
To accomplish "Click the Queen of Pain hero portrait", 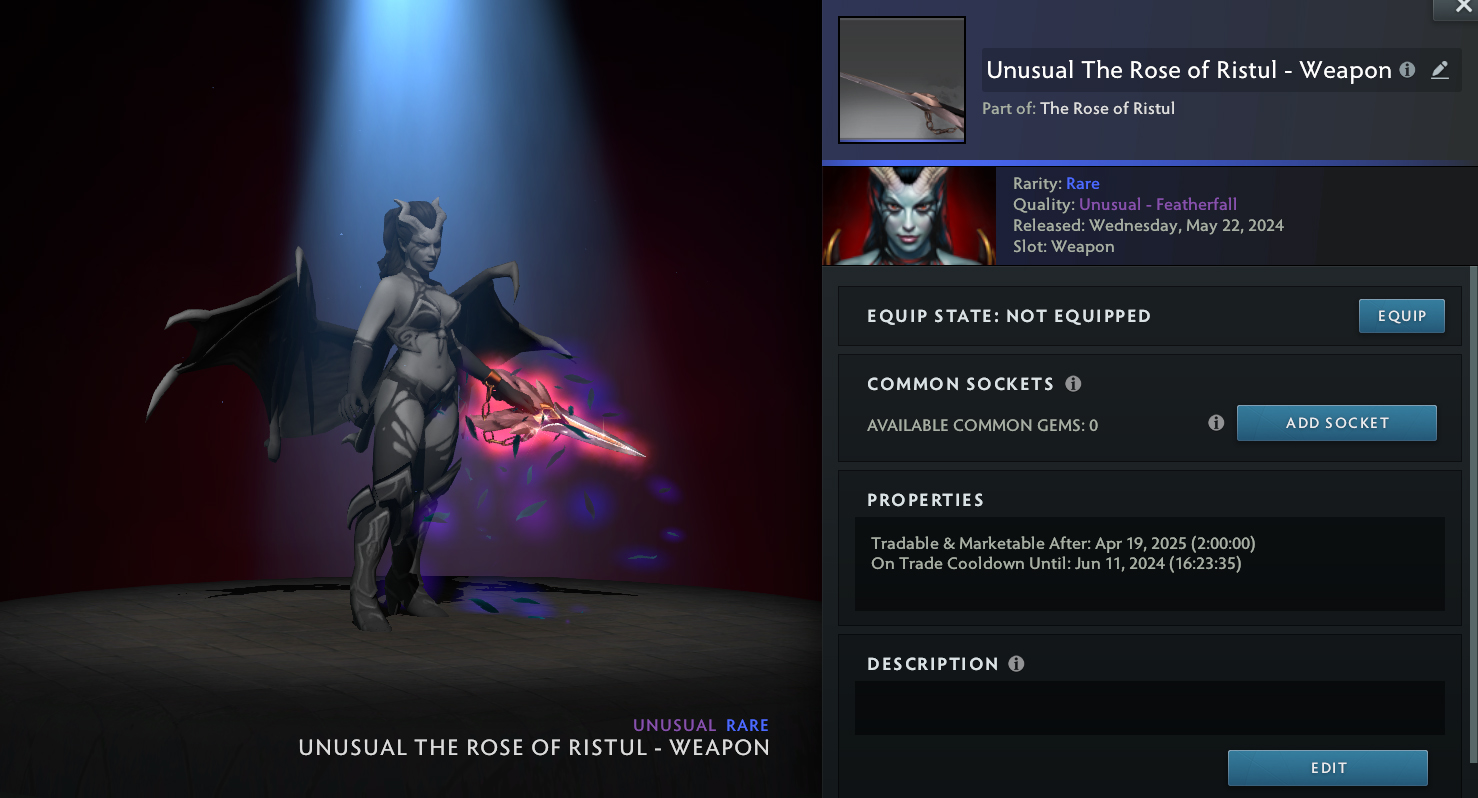I will pos(909,216).
